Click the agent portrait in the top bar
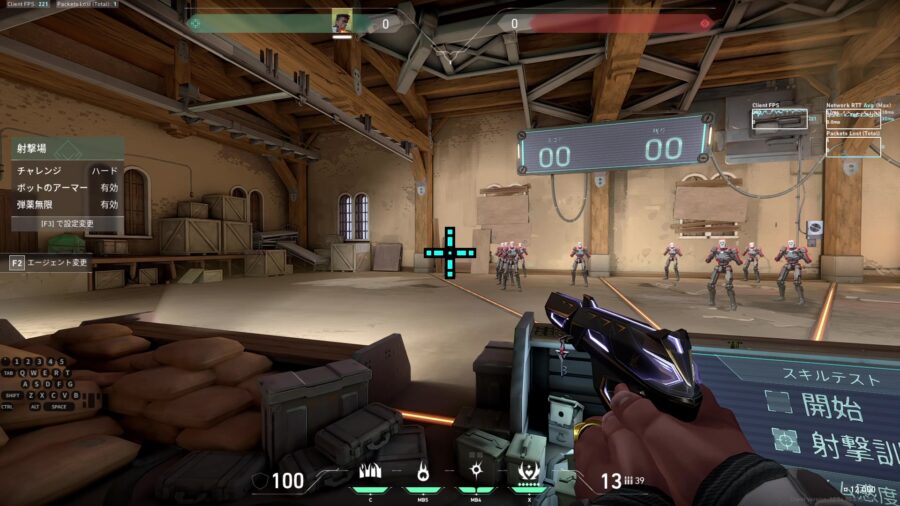Viewport: 900px width, 506px height. (342, 21)
